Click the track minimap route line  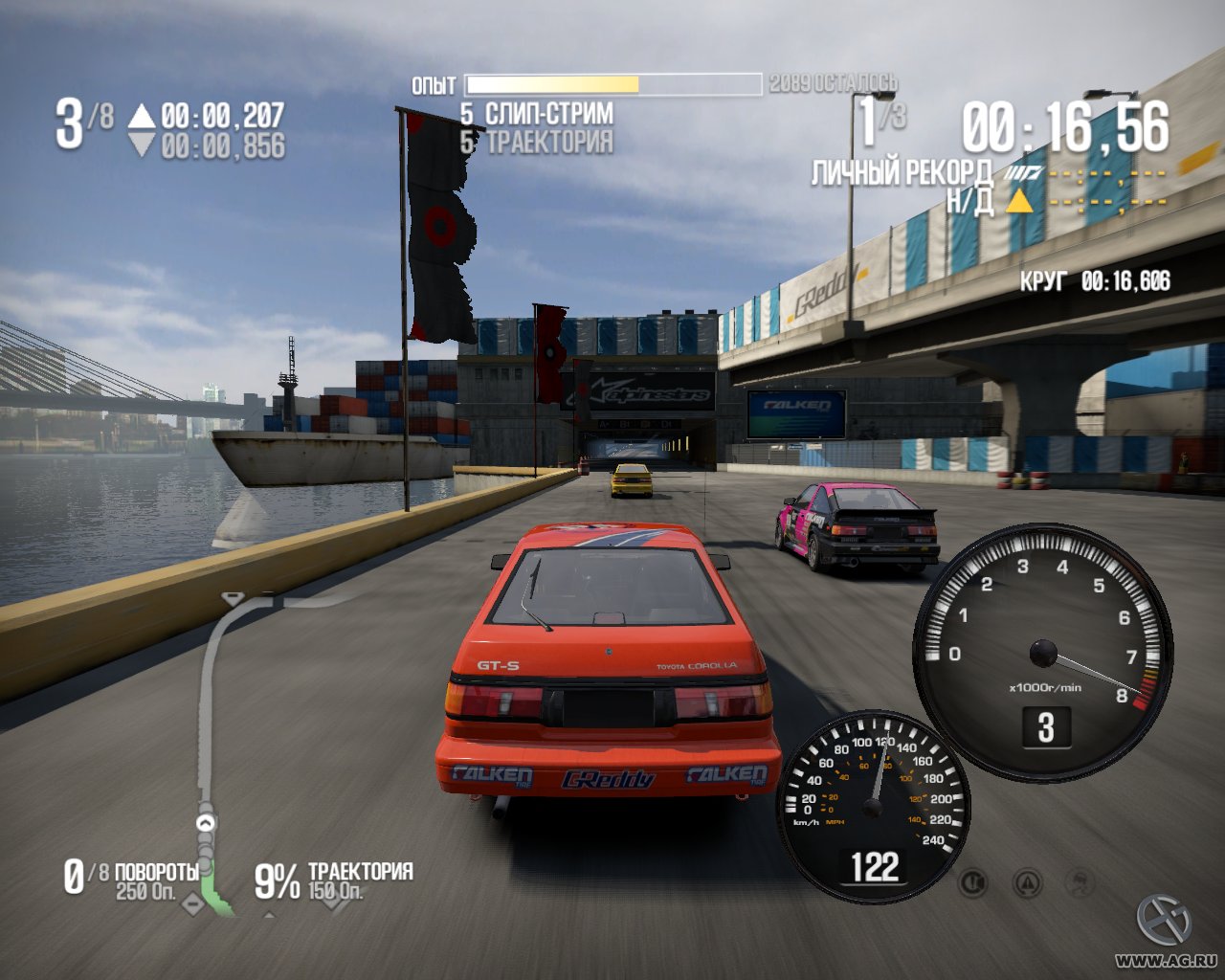pos(205,708)
